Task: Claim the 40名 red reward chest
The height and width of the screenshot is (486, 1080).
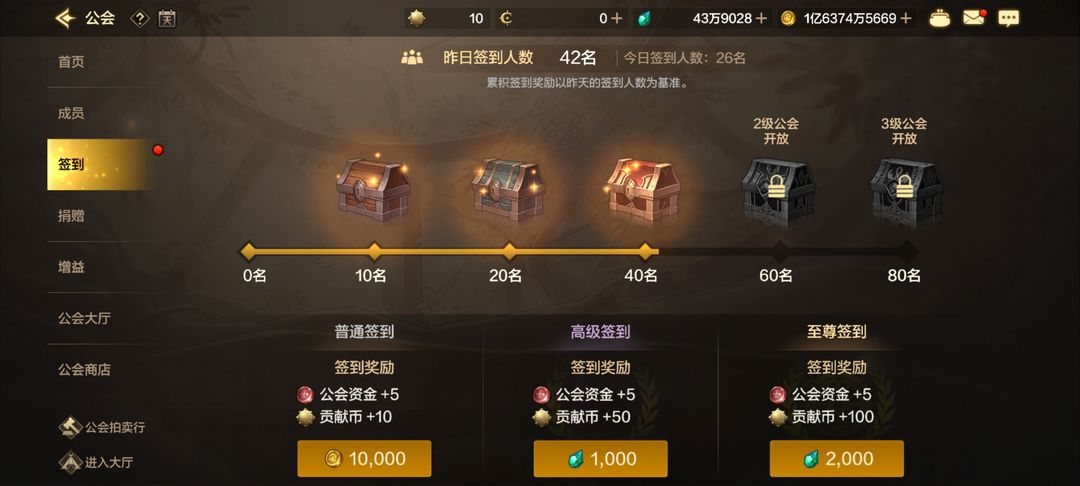Action: point(643,187)
